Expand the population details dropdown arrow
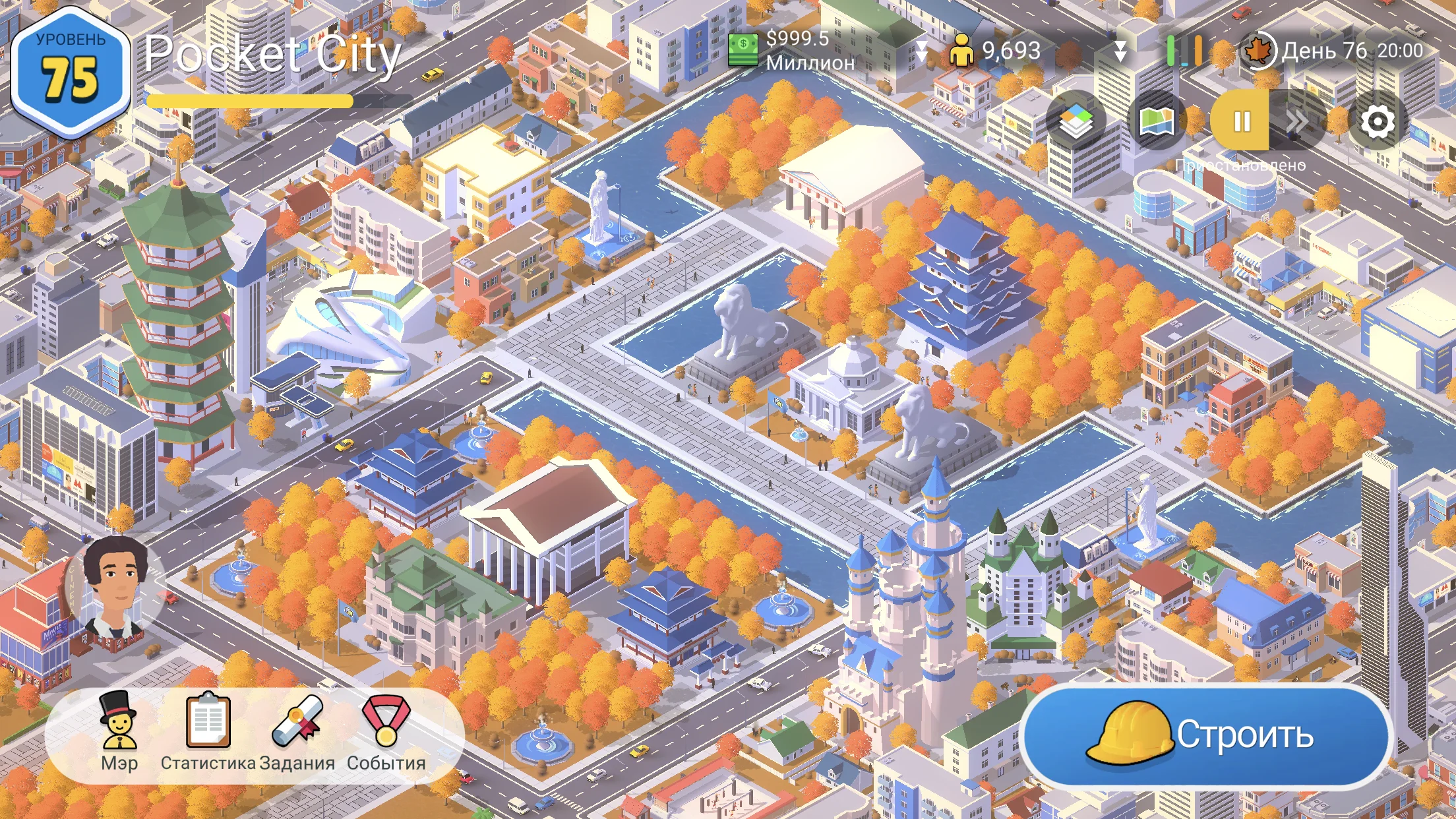This screenshot has height=819, width=1456. 1120,51
